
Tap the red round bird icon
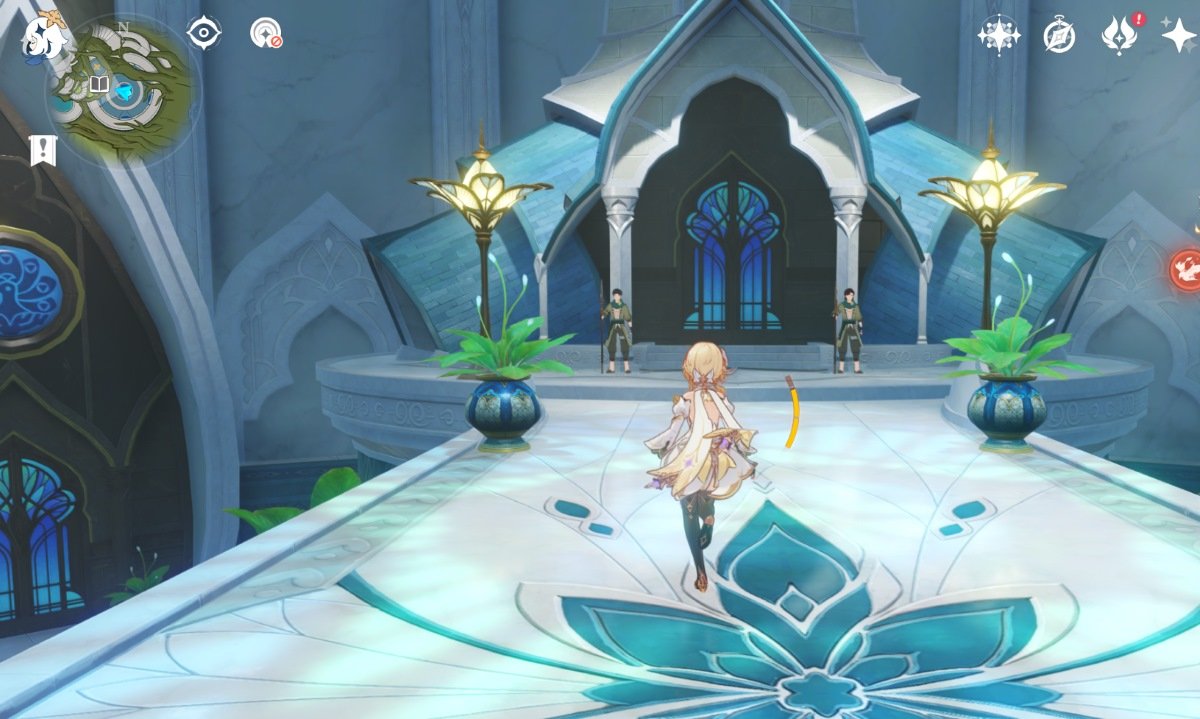click(1187, 270)
